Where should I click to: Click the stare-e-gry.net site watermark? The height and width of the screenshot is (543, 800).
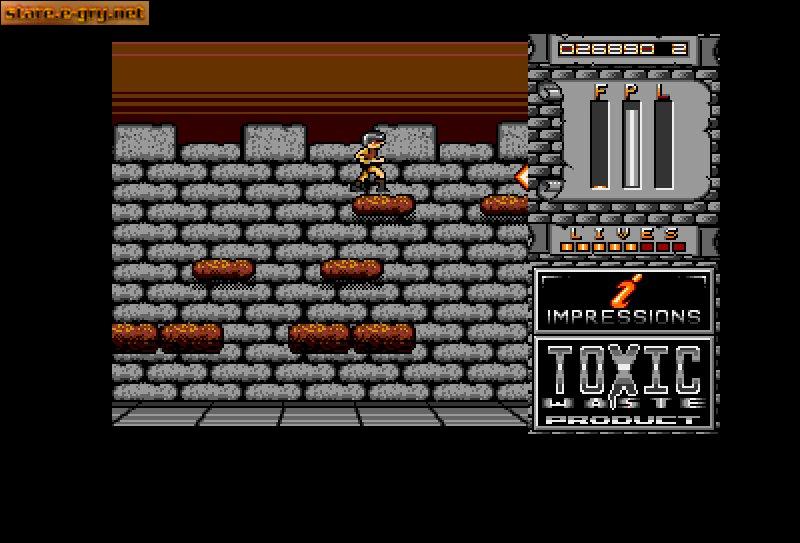[x=75, y=13]
